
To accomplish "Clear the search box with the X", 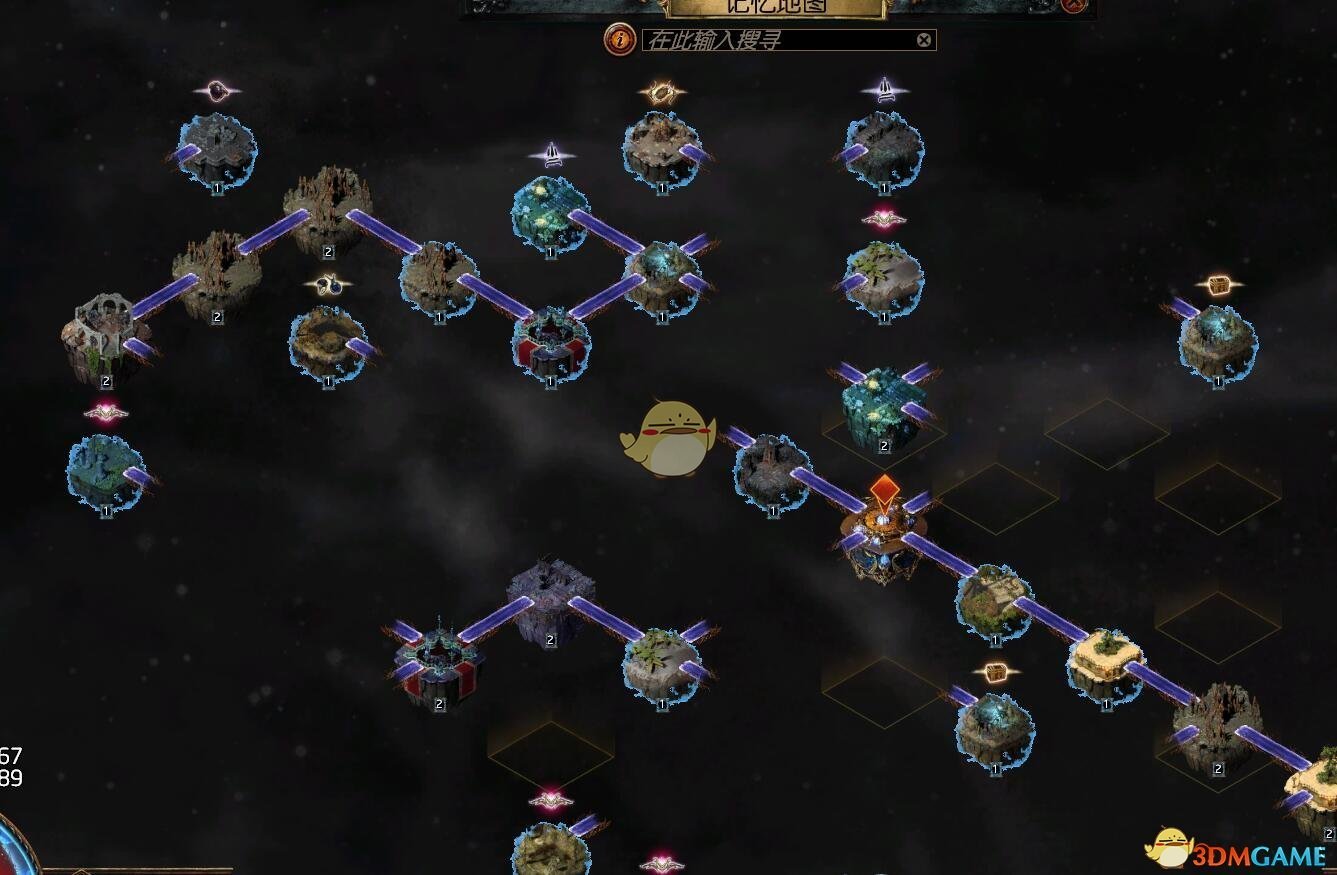I will 924,40.
